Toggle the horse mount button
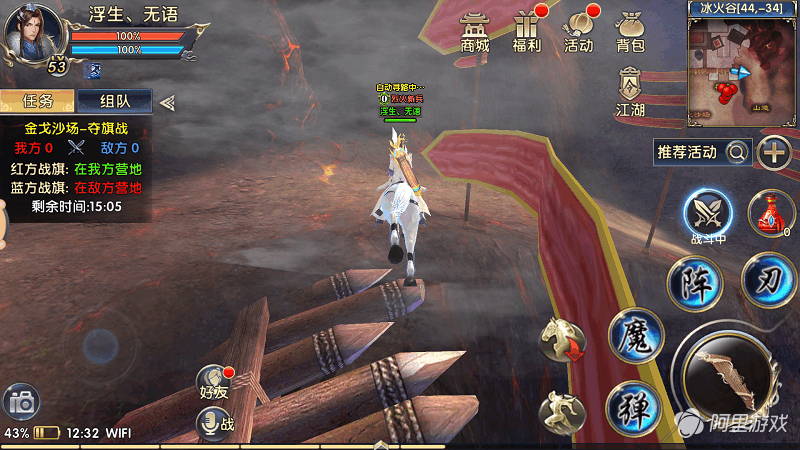 (562, 340)
